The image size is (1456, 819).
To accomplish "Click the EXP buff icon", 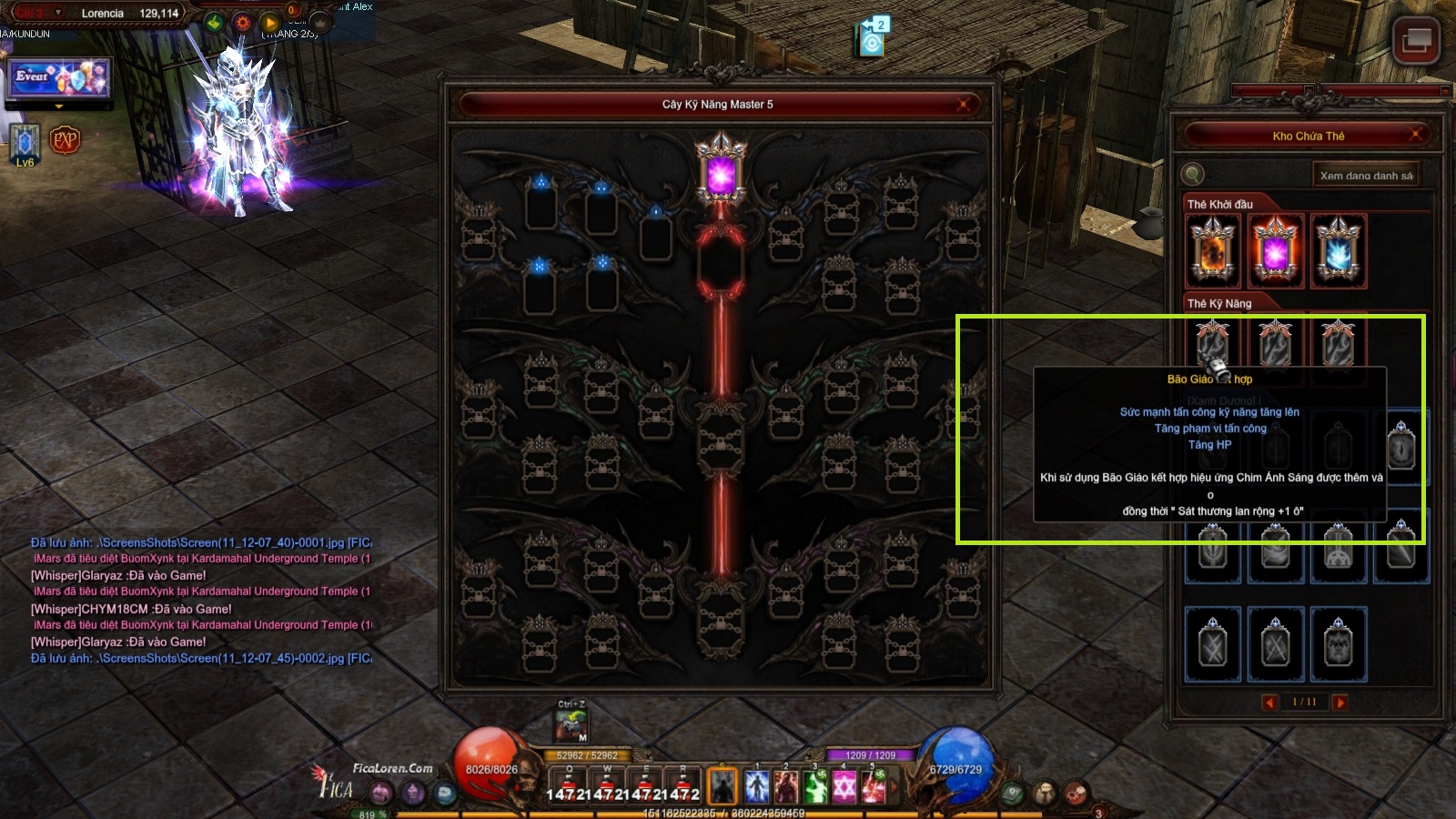I will (65, 140).
